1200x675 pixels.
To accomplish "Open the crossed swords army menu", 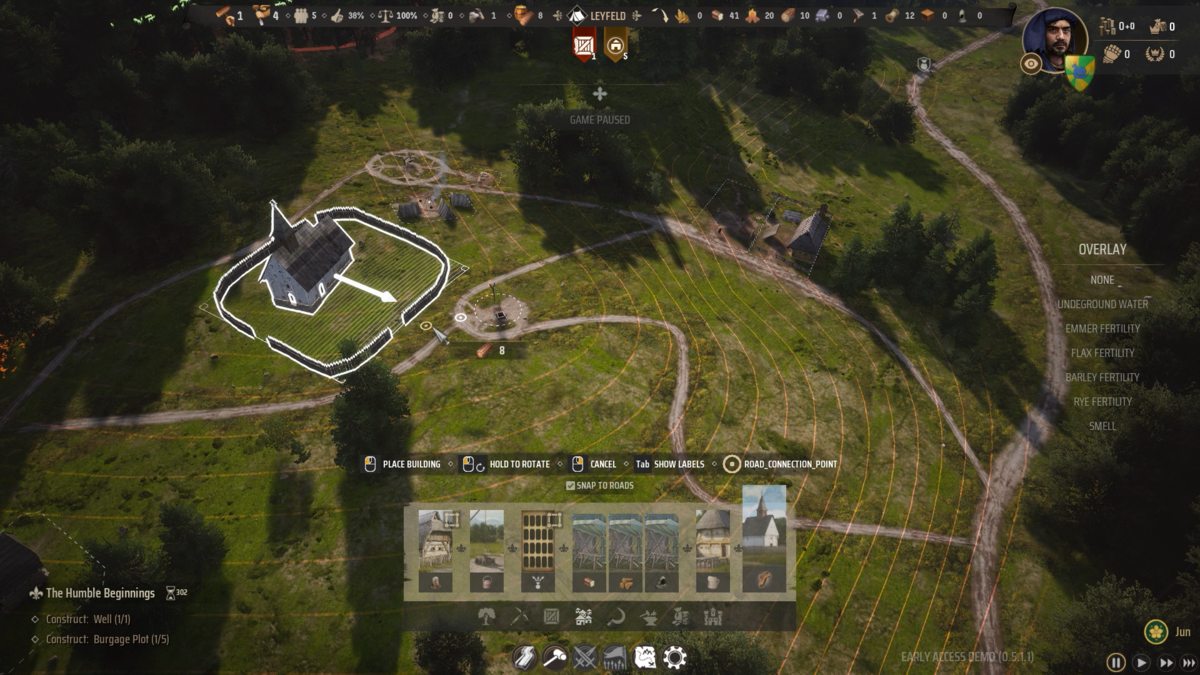I will click(585, 657).
